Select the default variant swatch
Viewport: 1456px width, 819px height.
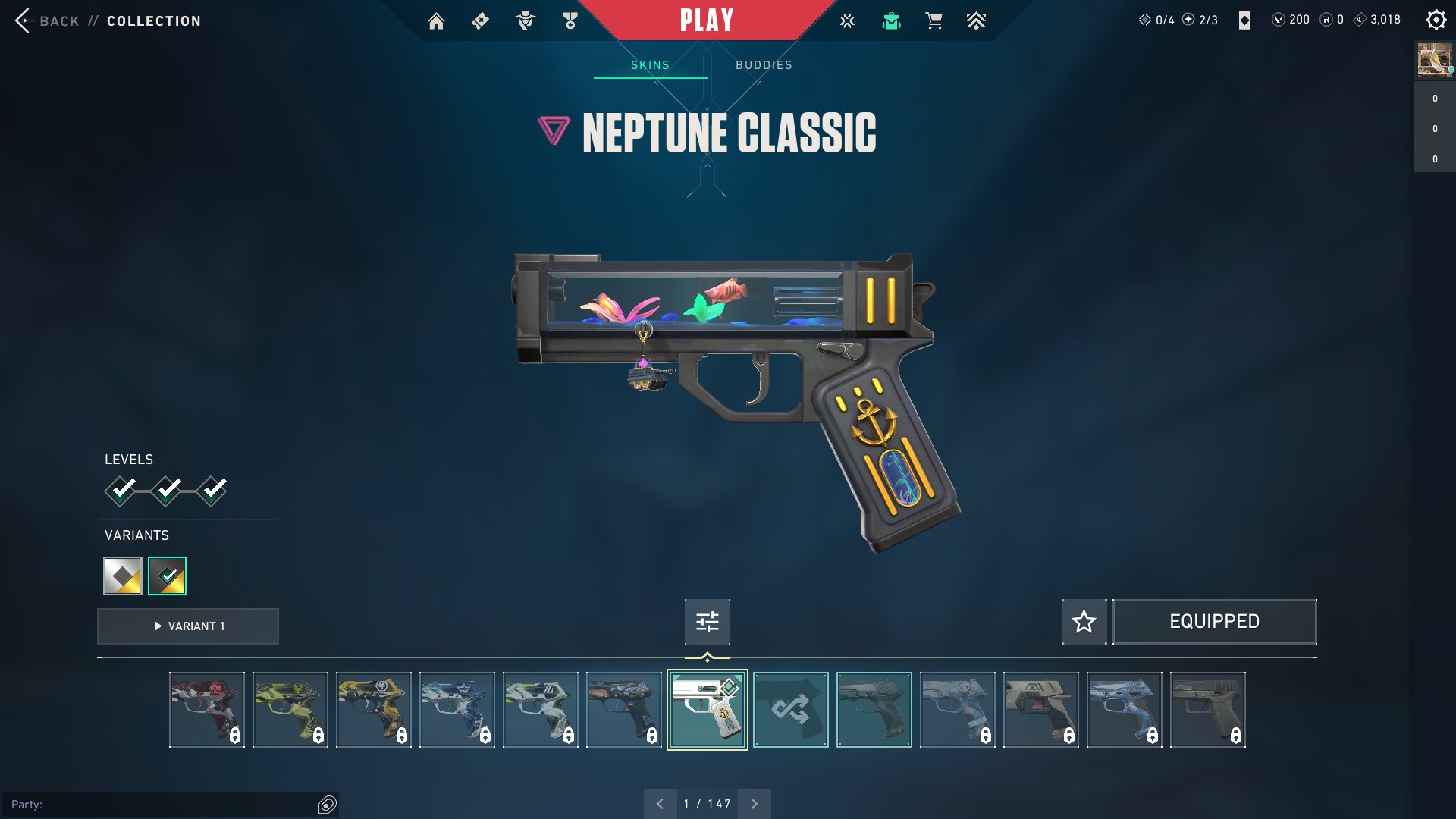pyautogui.click(x=121, y=576)
